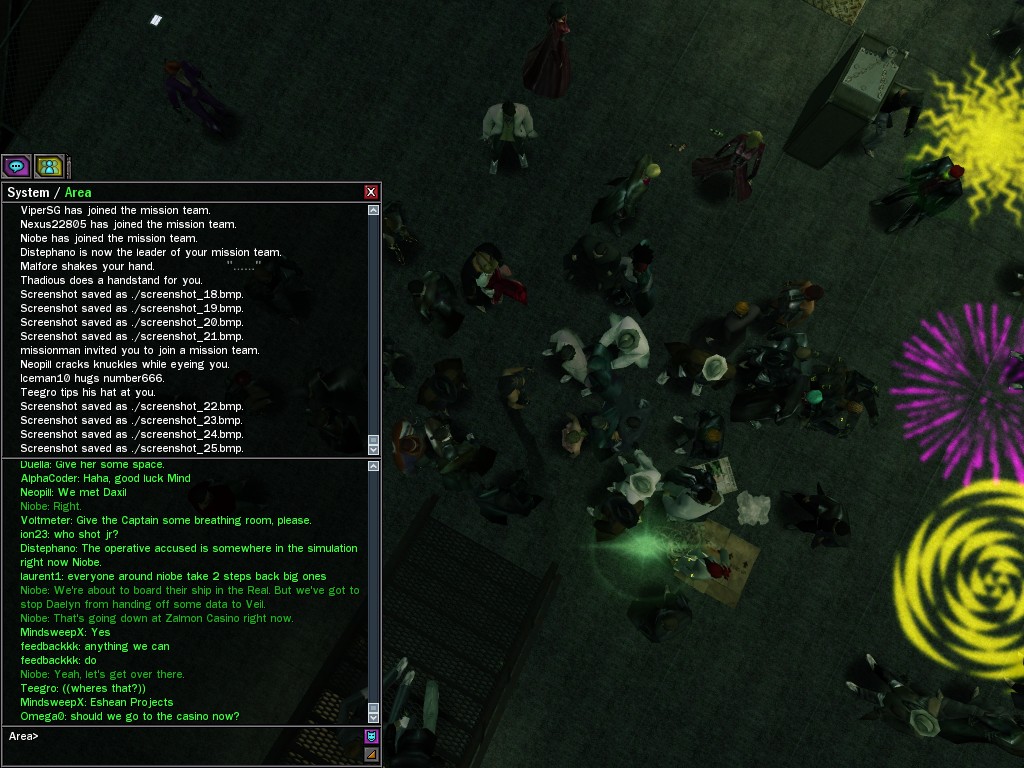Open the yellow team members icon
1024x768 pixels.
[x=49, y=166]
